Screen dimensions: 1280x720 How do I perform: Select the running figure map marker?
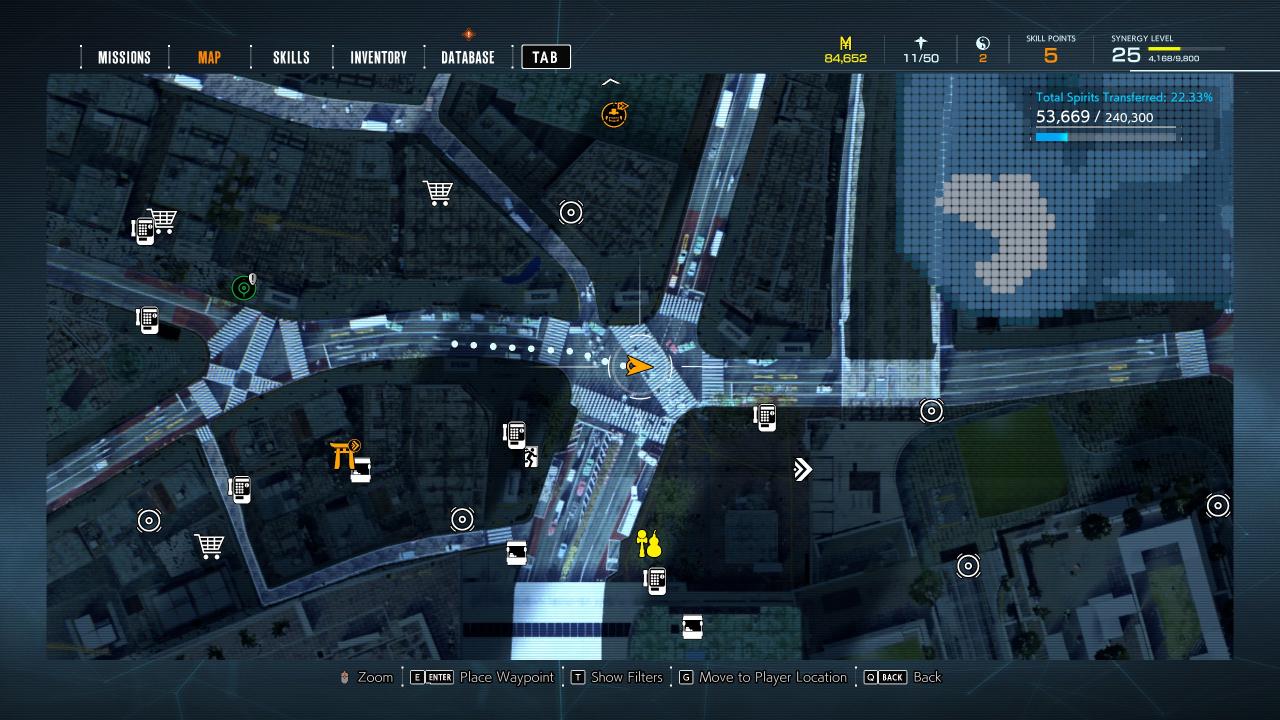531,458
